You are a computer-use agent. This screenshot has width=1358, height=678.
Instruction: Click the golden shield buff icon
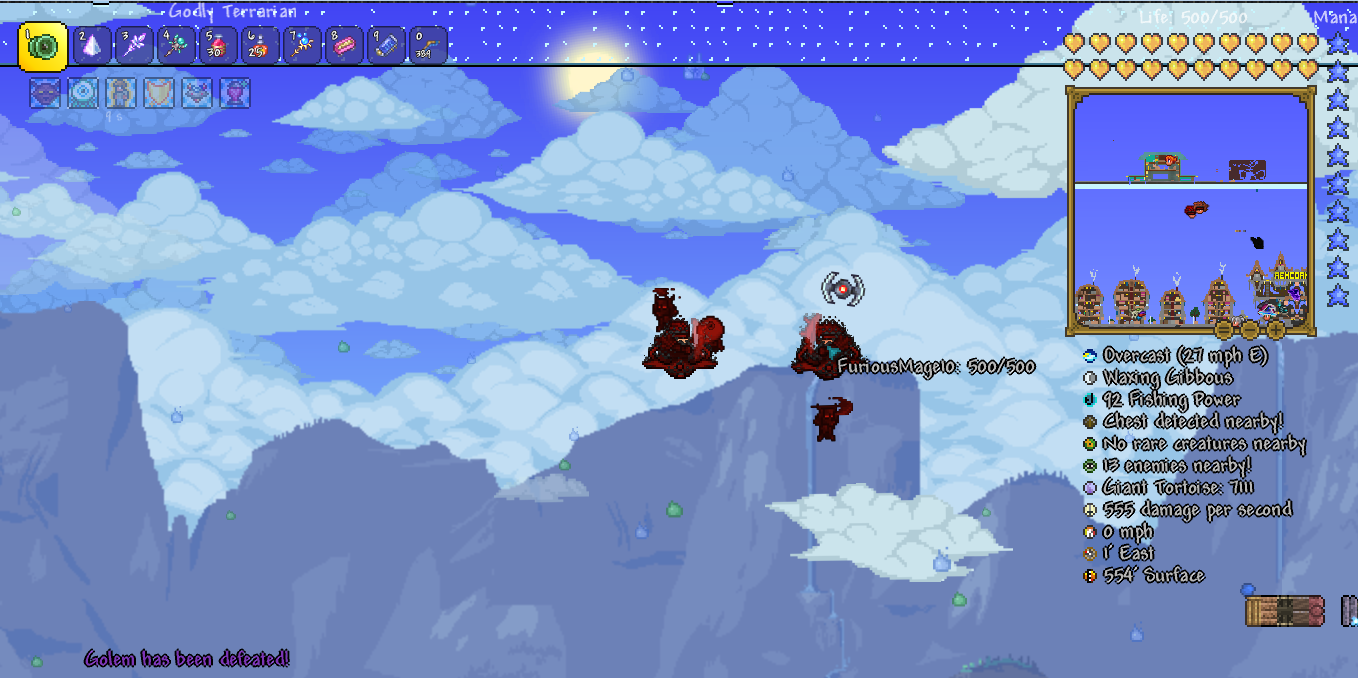click(x=158, y=93)
